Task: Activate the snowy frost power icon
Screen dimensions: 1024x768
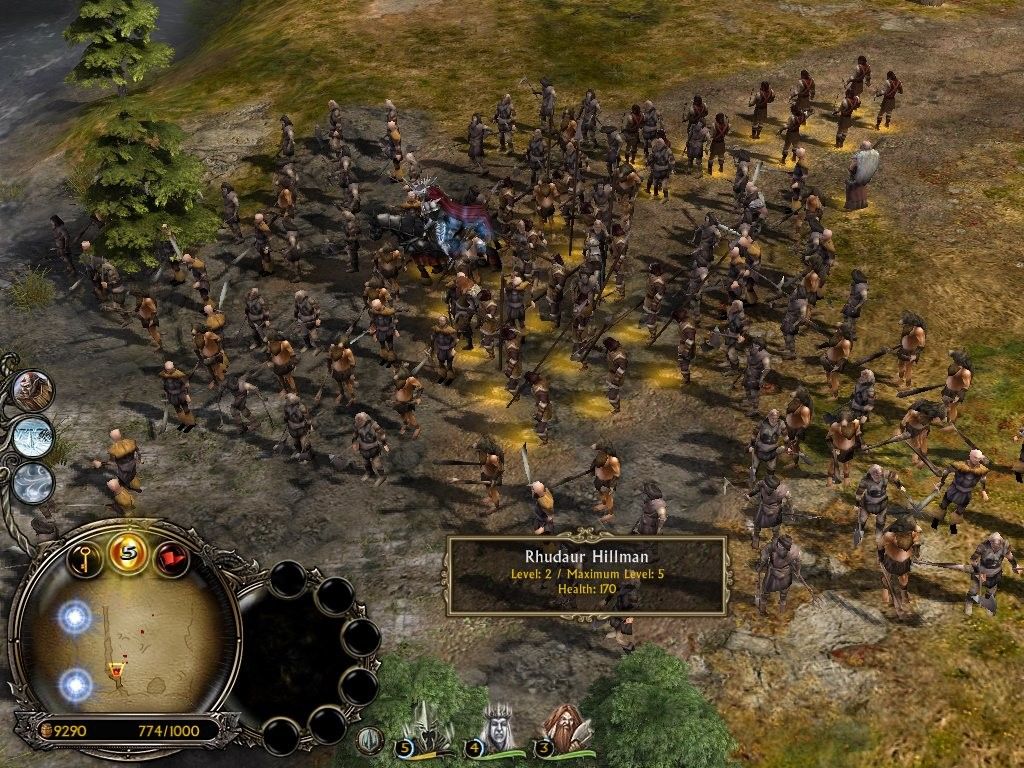Action: [33, 437]
